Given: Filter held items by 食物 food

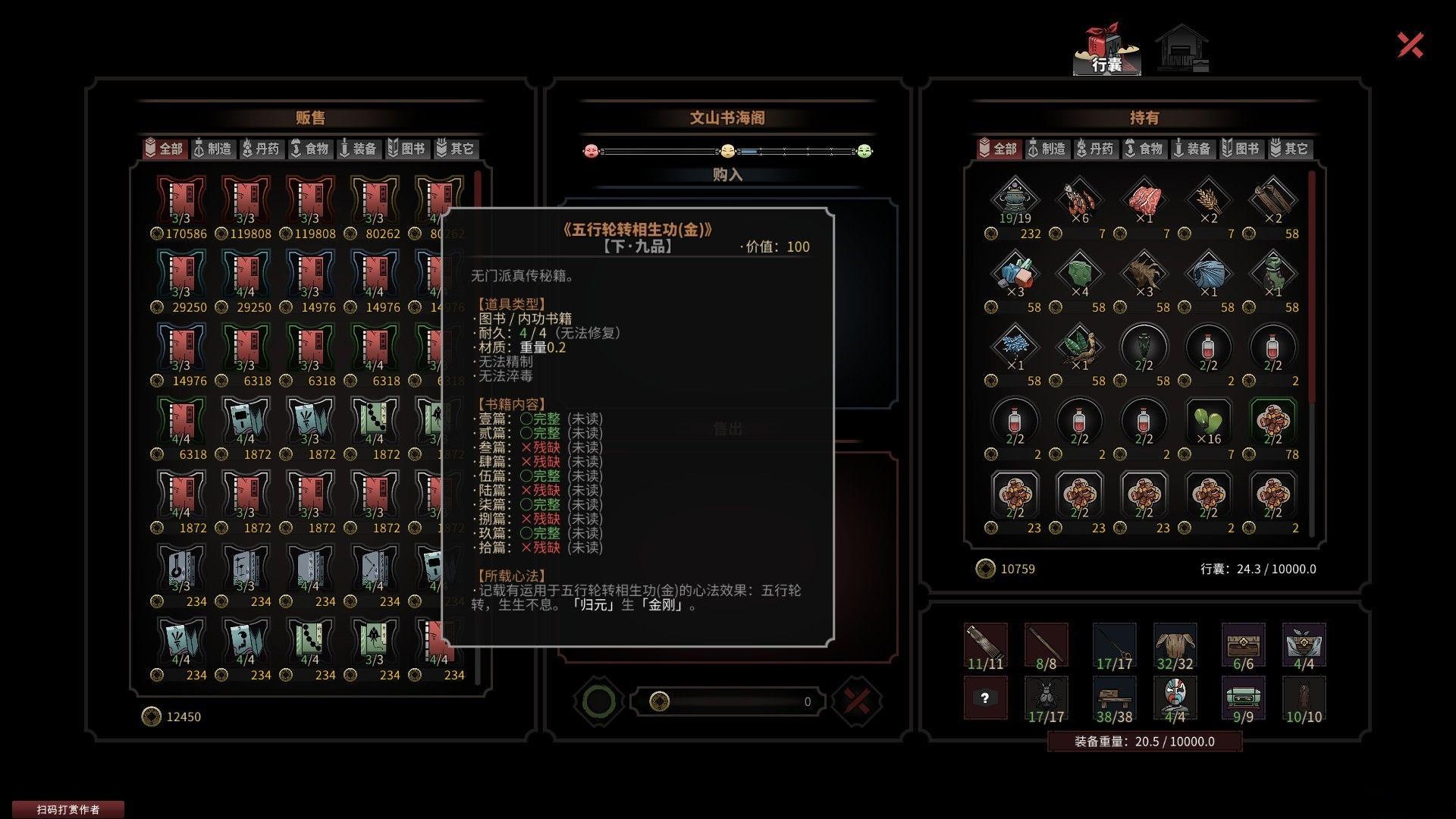Looking at the screenshot, I should pyautogui.click(x=1144, y=149).
